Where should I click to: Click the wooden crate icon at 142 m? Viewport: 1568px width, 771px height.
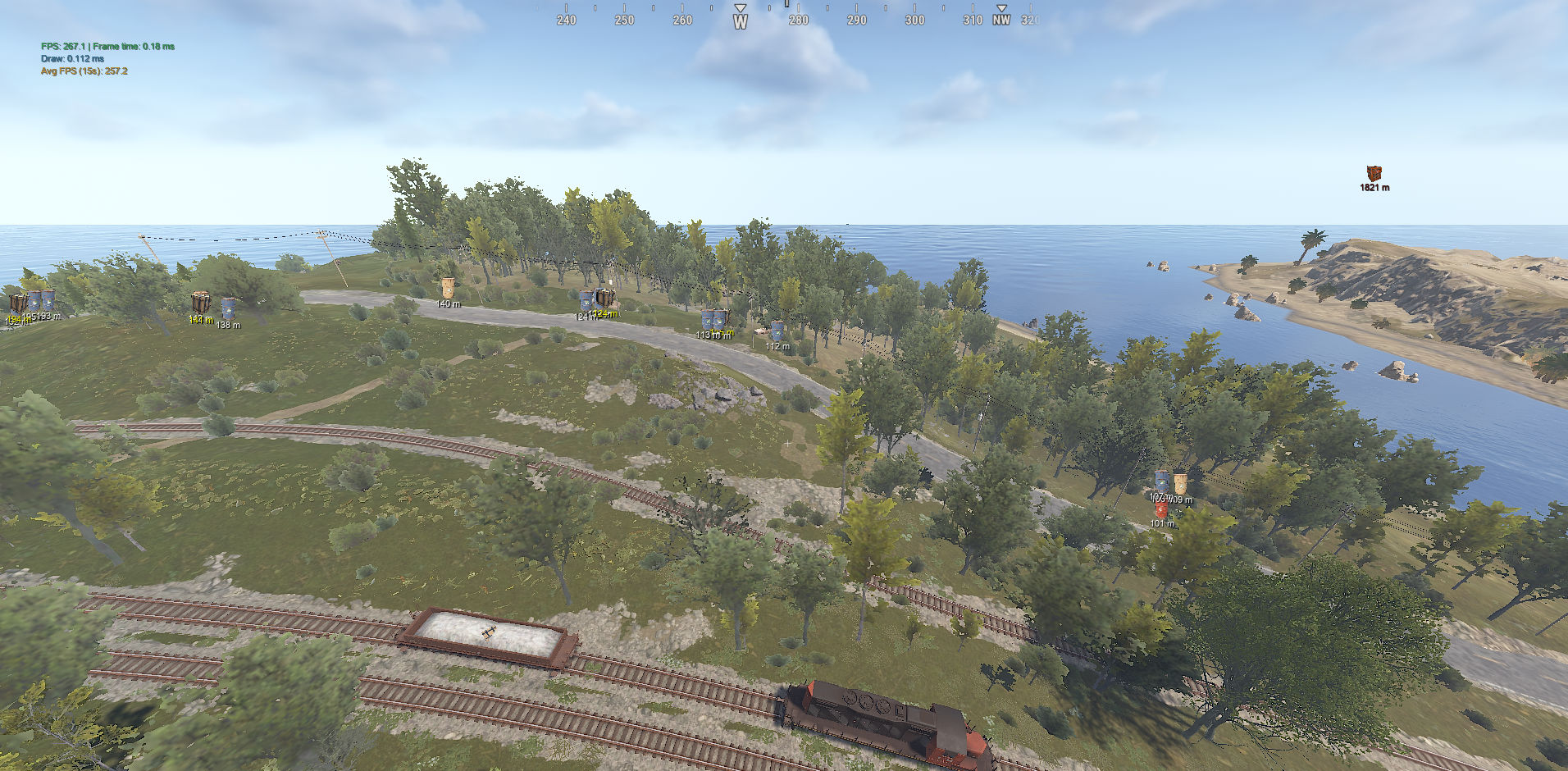click(201, 302)
